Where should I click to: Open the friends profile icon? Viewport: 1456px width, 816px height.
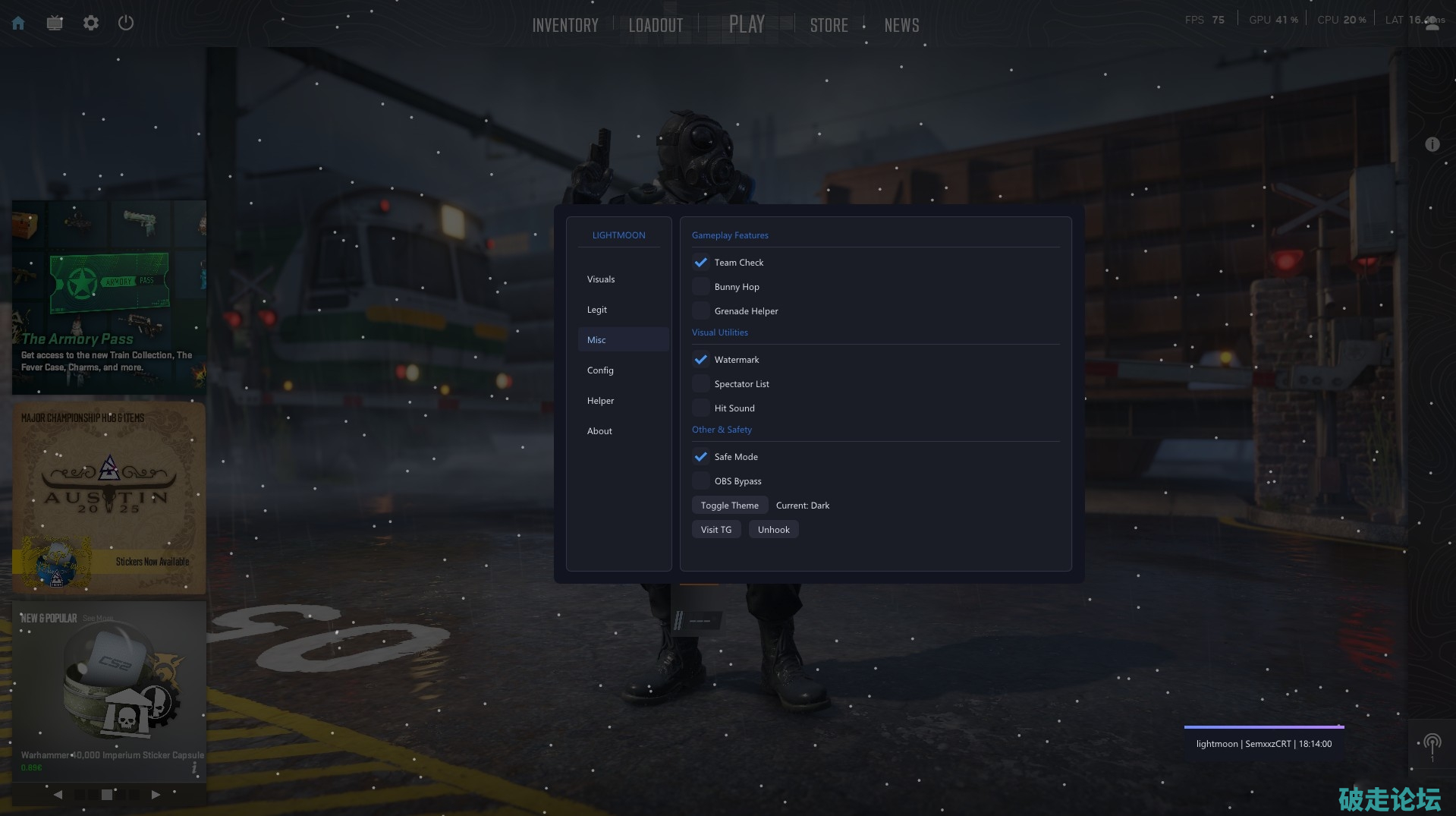coord(1432,24)
